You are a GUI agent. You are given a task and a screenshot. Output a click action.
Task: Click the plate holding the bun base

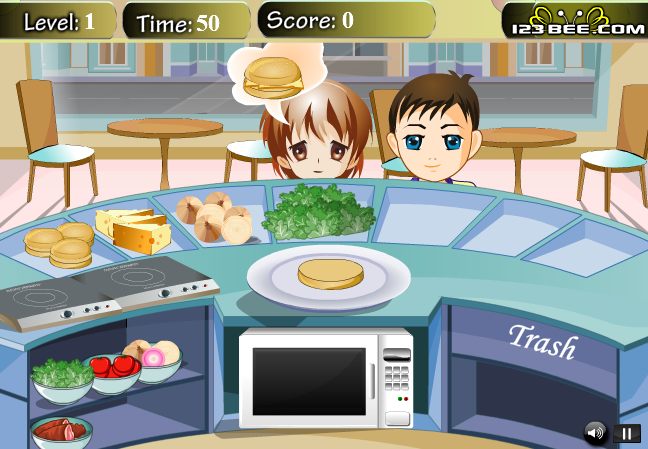329,276
